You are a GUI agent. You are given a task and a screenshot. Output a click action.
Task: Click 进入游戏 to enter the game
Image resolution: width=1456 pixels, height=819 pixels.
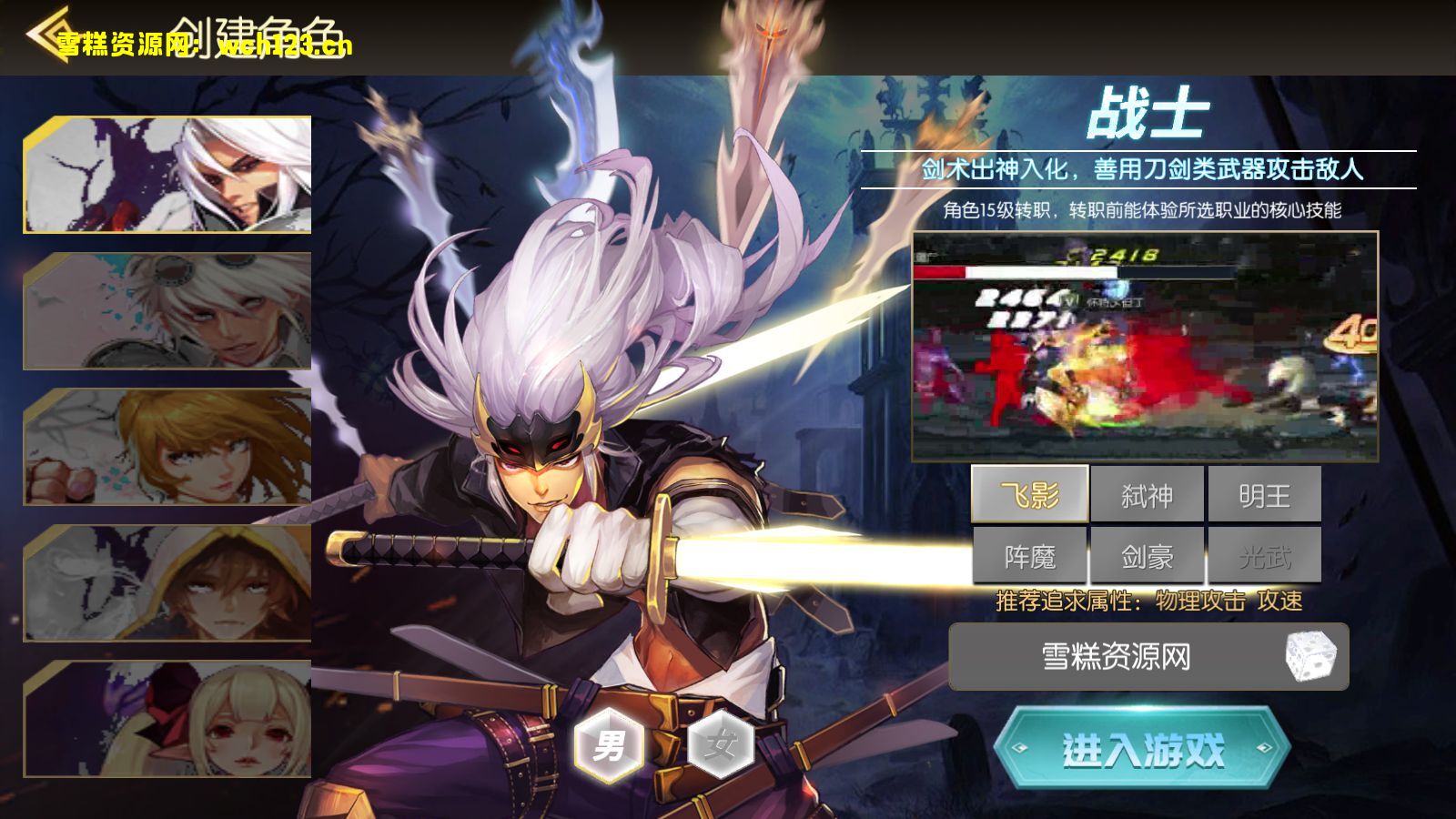point(1143,749)
